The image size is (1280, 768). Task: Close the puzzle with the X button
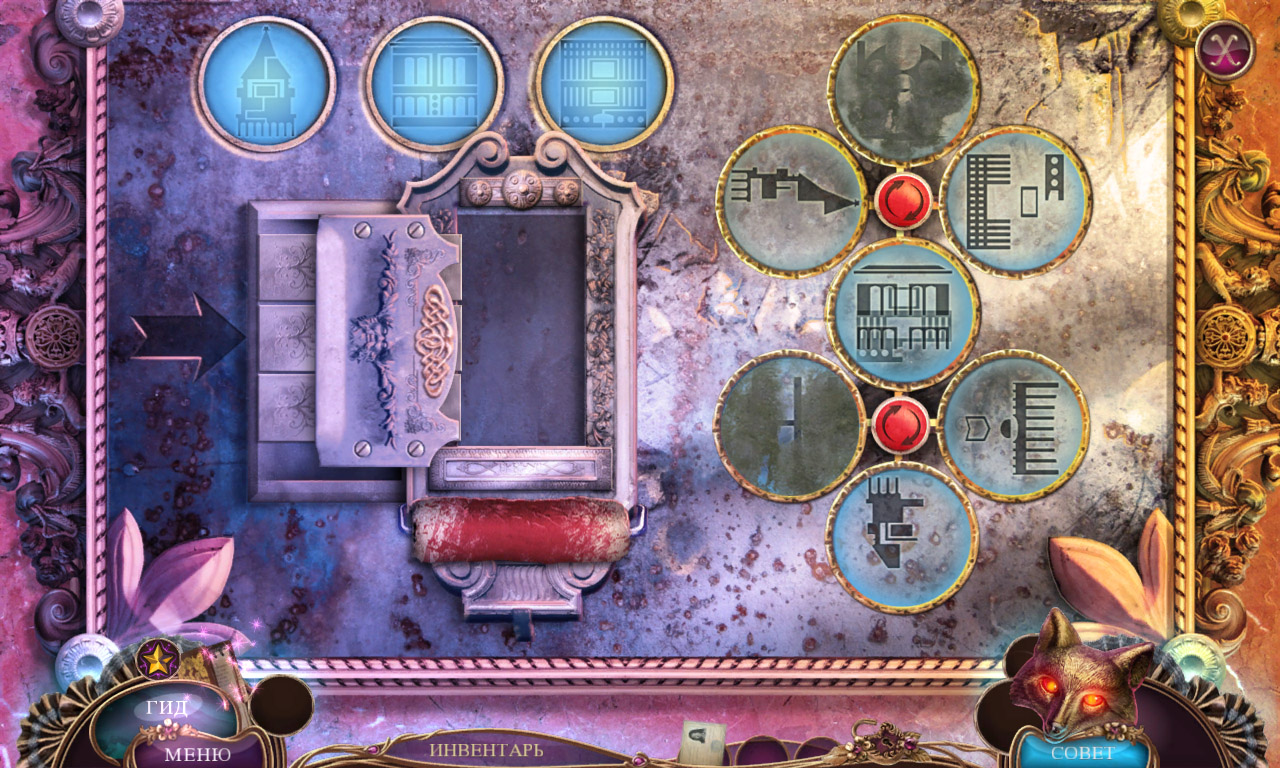coord(1224,49)
